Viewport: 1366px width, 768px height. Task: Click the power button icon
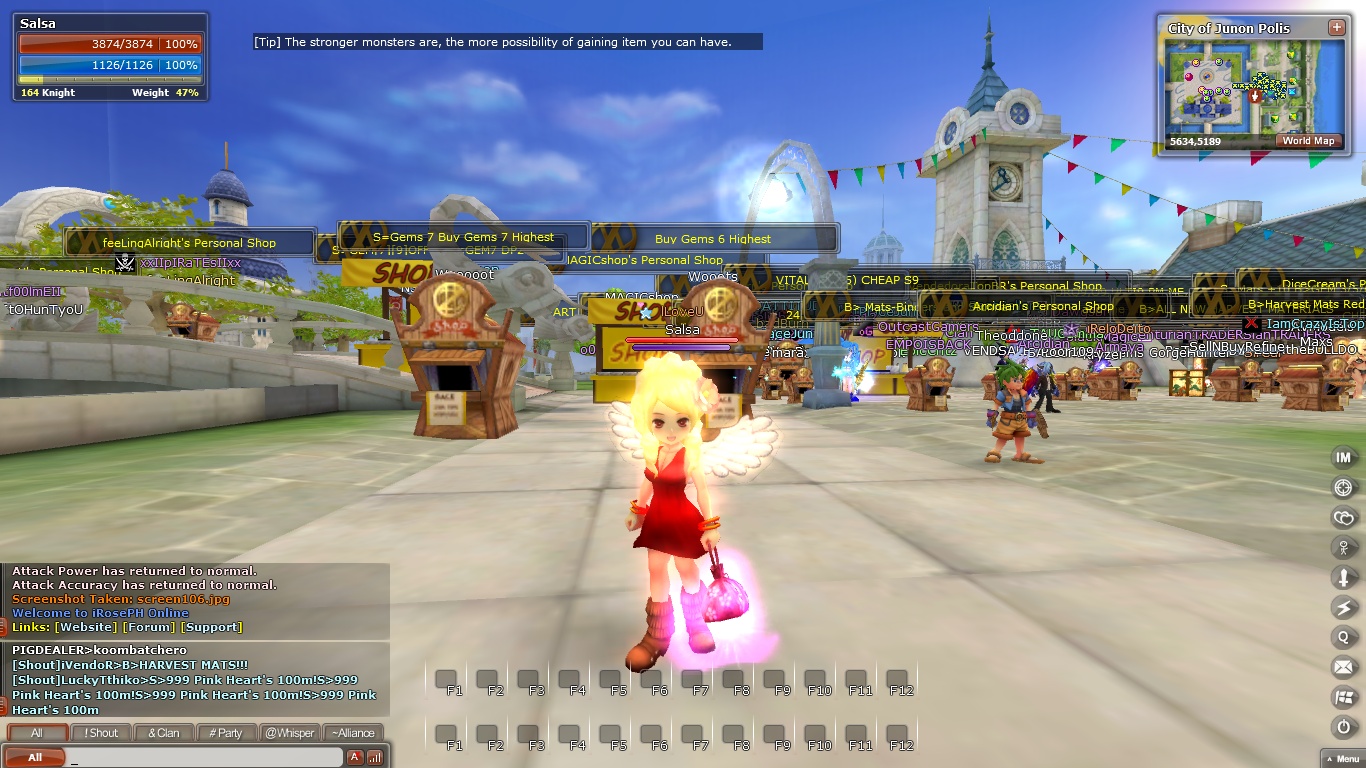(1343, 727)
